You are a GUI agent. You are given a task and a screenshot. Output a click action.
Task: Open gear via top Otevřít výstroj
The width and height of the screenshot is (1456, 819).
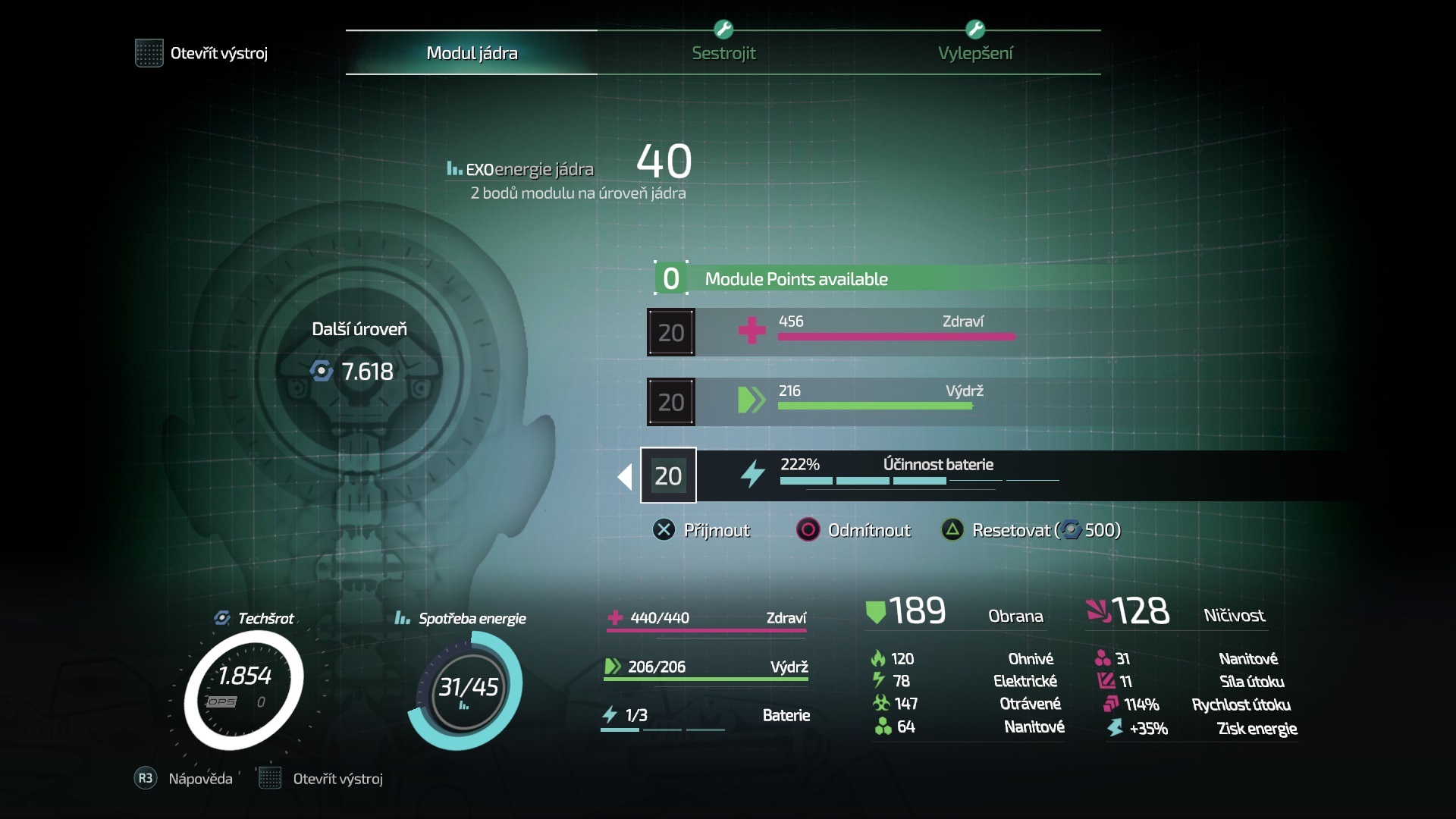pos(202,53)
